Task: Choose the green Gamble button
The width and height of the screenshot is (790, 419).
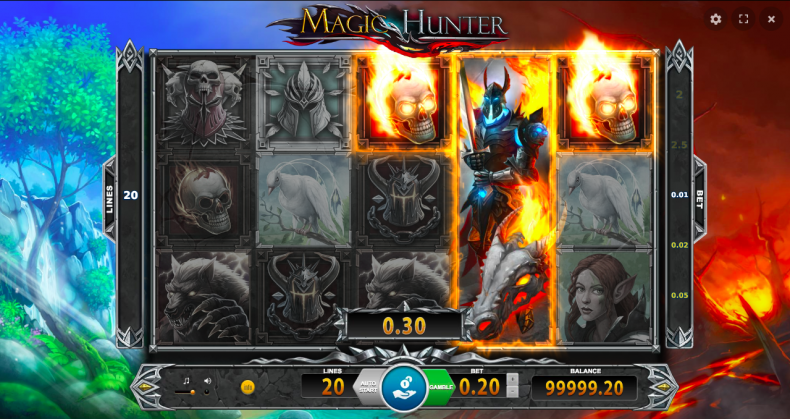Action: (440, 386)
